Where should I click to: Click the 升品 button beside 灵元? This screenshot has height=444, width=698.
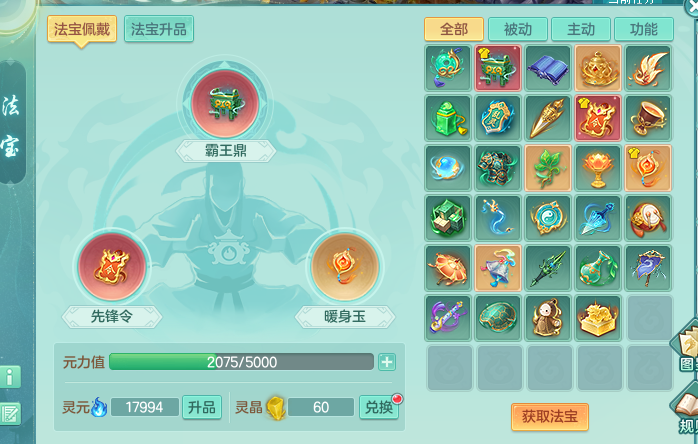tap(201, 407)
